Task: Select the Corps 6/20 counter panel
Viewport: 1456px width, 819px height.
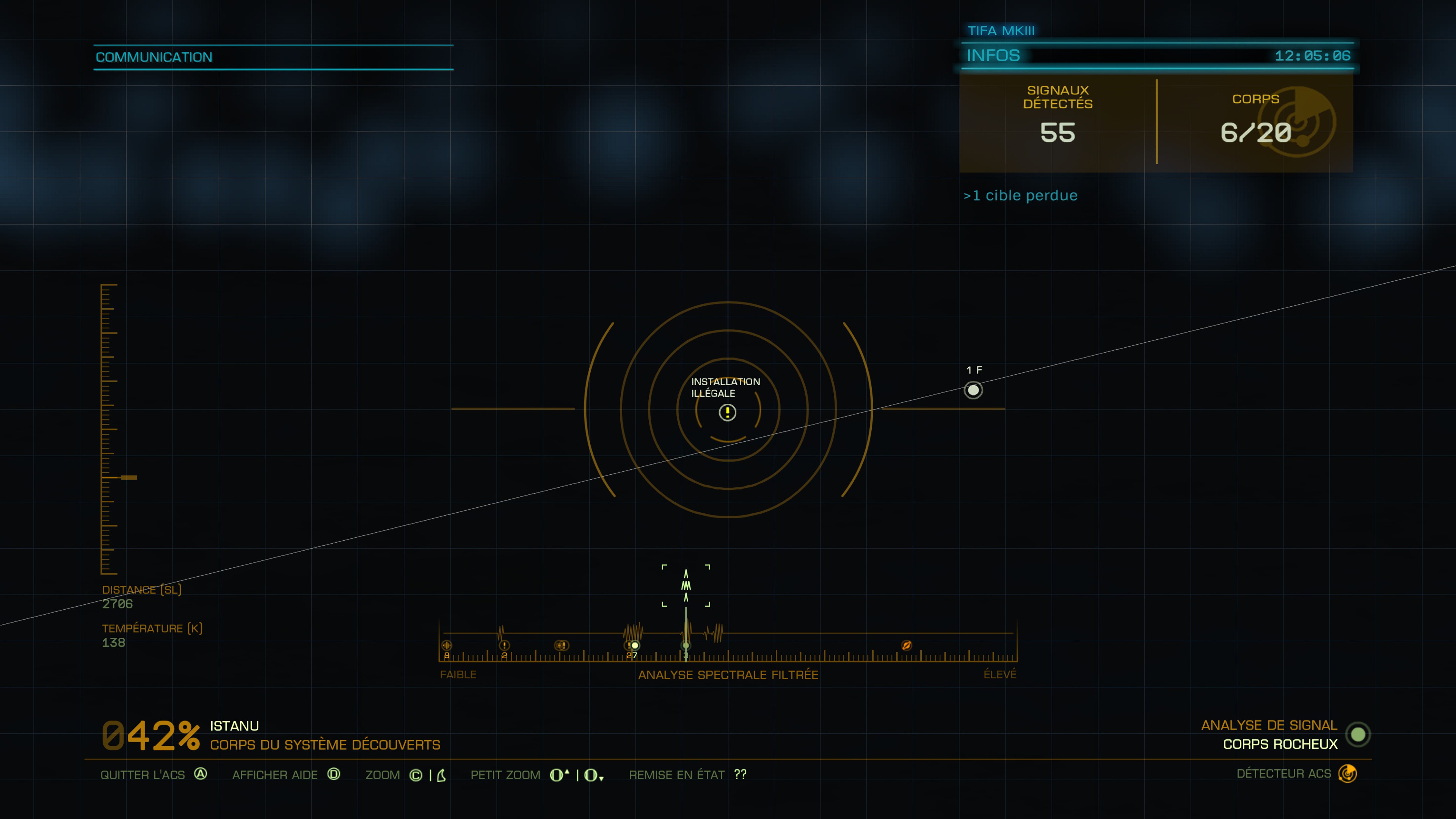Action: (x=1255, y=123)
